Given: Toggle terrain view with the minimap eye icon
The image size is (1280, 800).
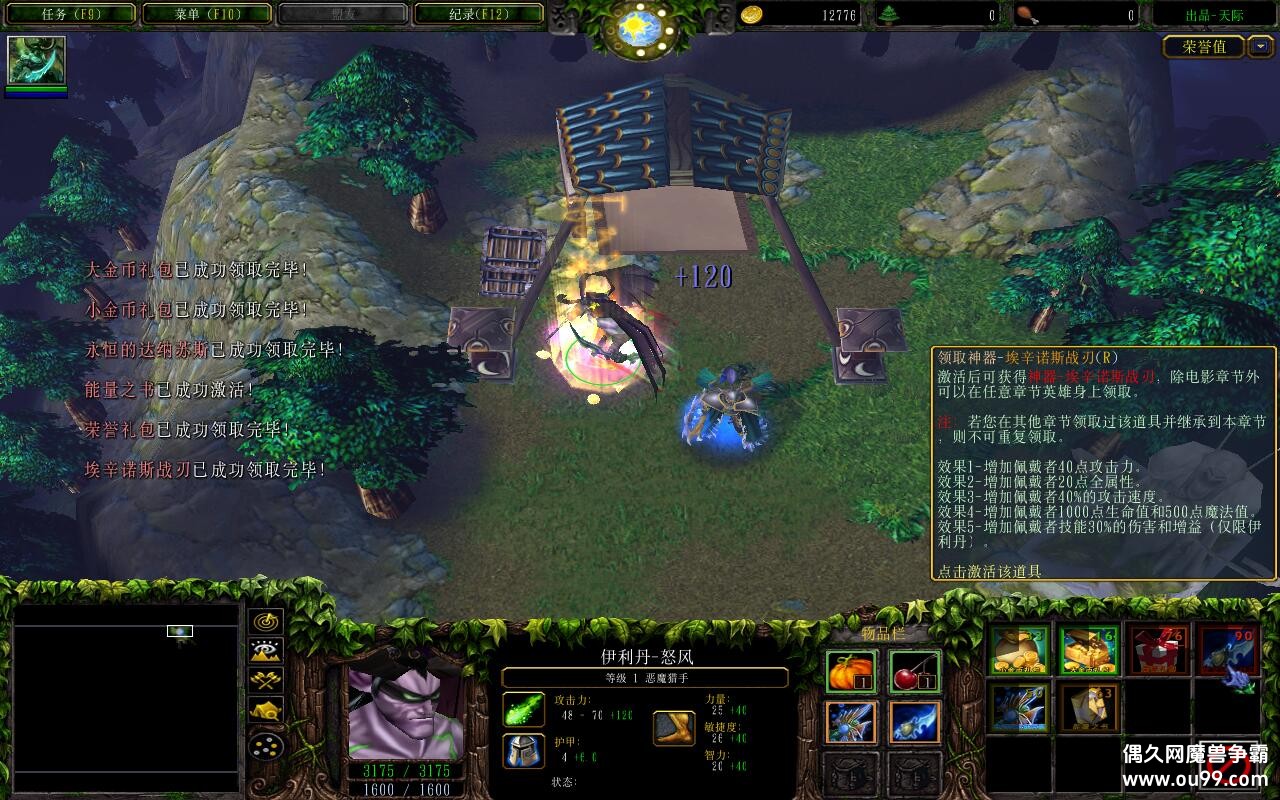Looking at the screenshot, I should pos(265,651).
